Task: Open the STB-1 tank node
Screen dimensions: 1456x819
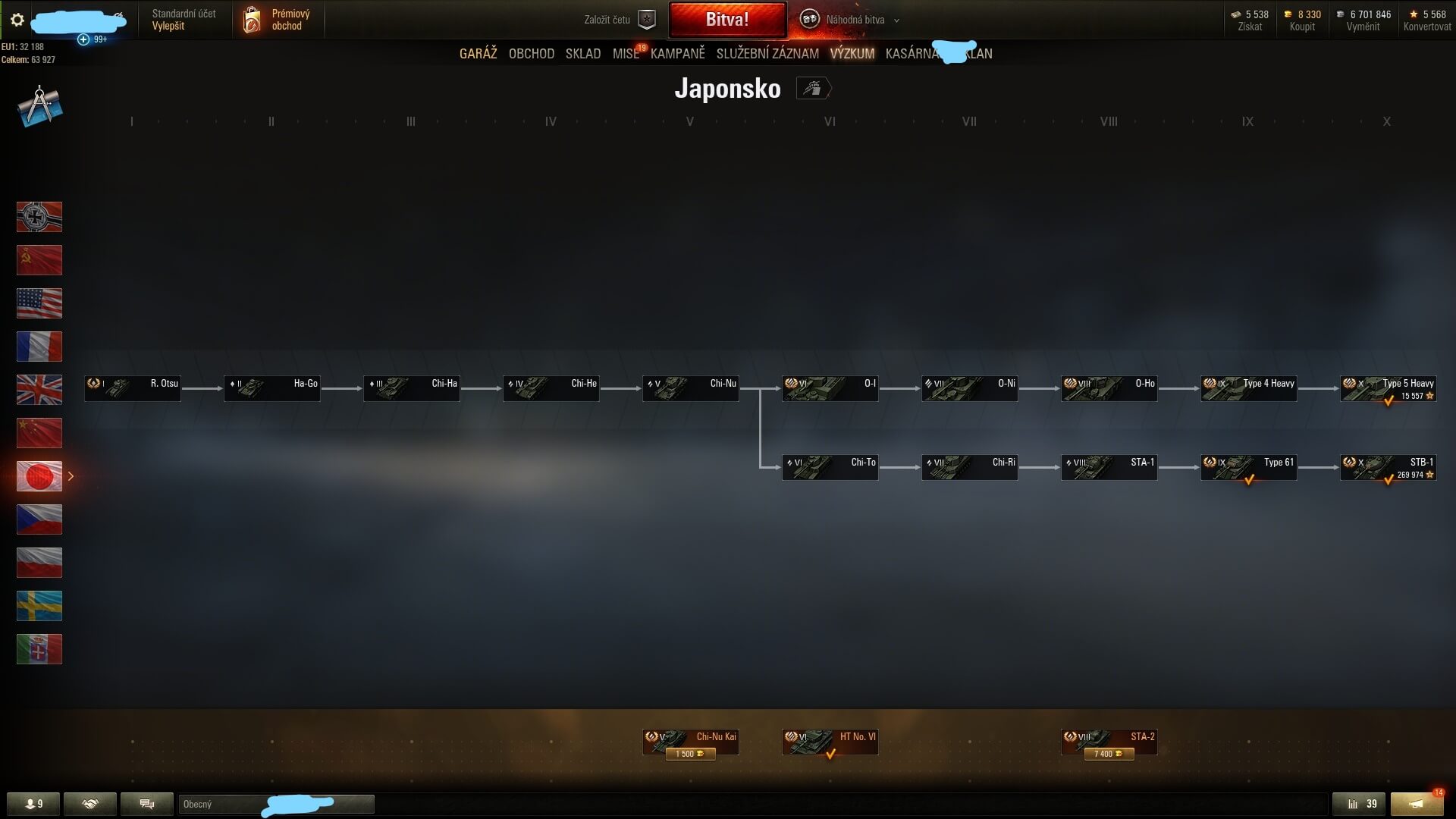Action: (1388, 468)
